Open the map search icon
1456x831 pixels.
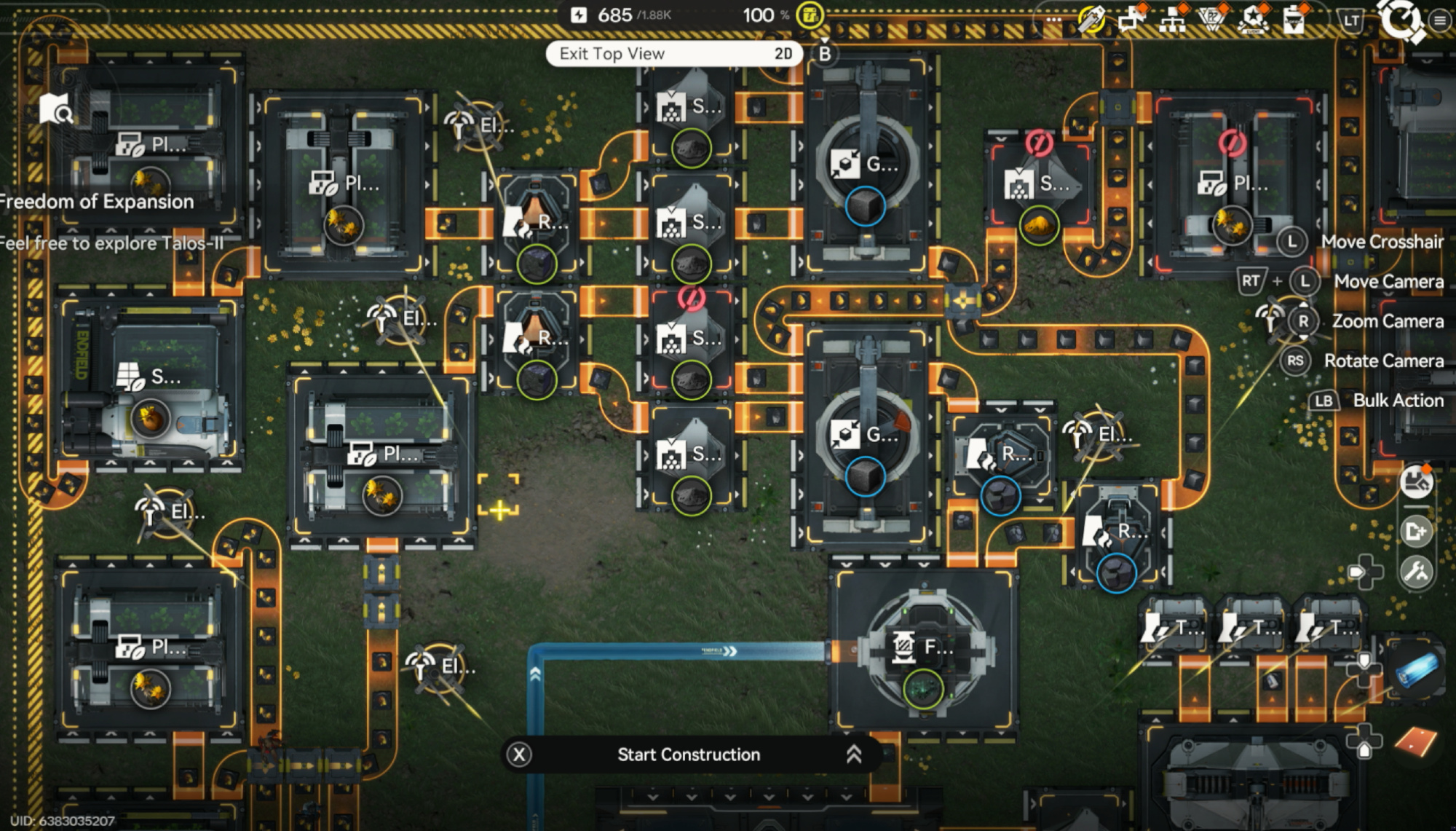point(55,109)
